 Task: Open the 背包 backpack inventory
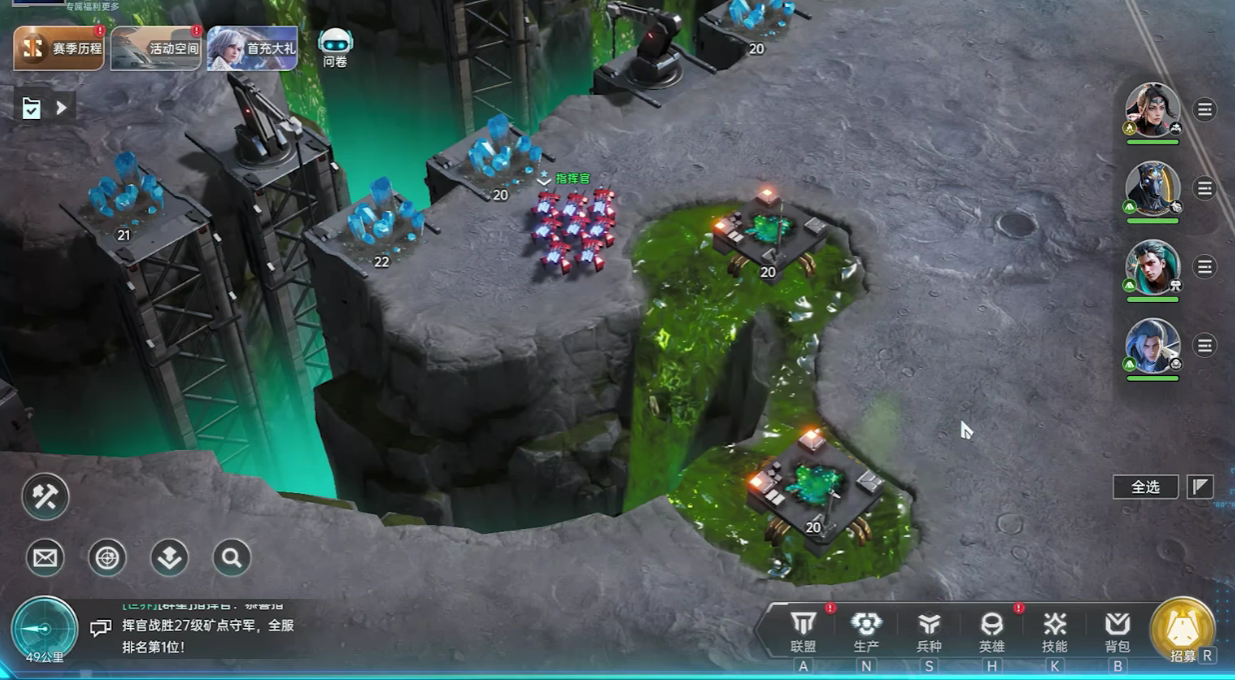[x=1117, y=632]
